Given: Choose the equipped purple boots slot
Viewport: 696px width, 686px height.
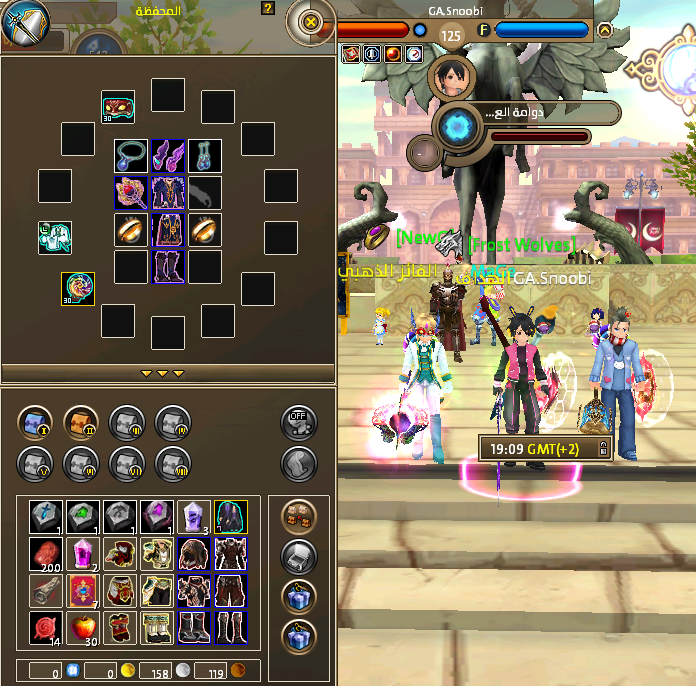Looking at the screenshot, I should 167,267.
